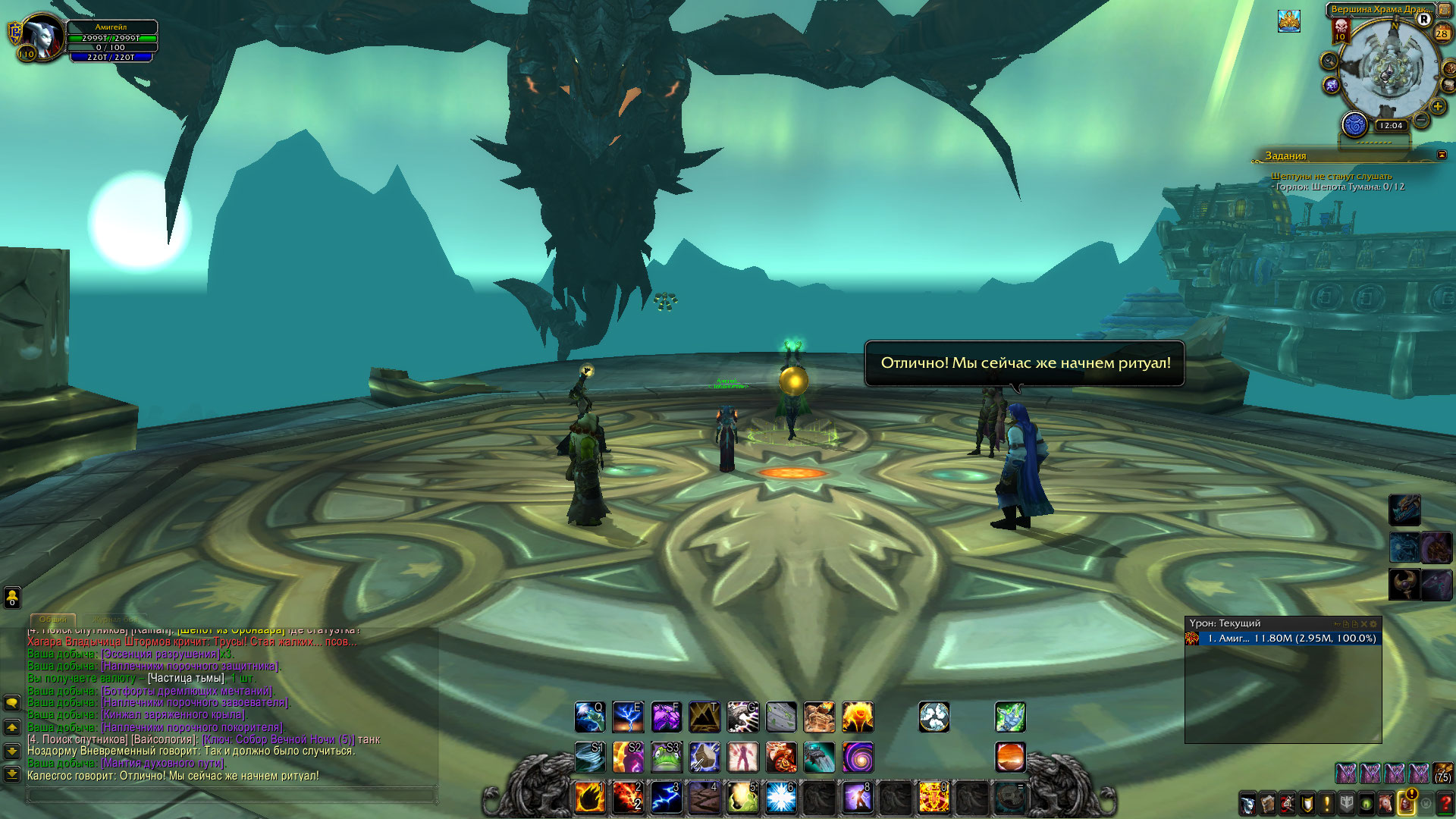This screenshot has width=1456, height=819.
Task: Select the quest Шептуны не станут слушать
Action: (1331, 176)
